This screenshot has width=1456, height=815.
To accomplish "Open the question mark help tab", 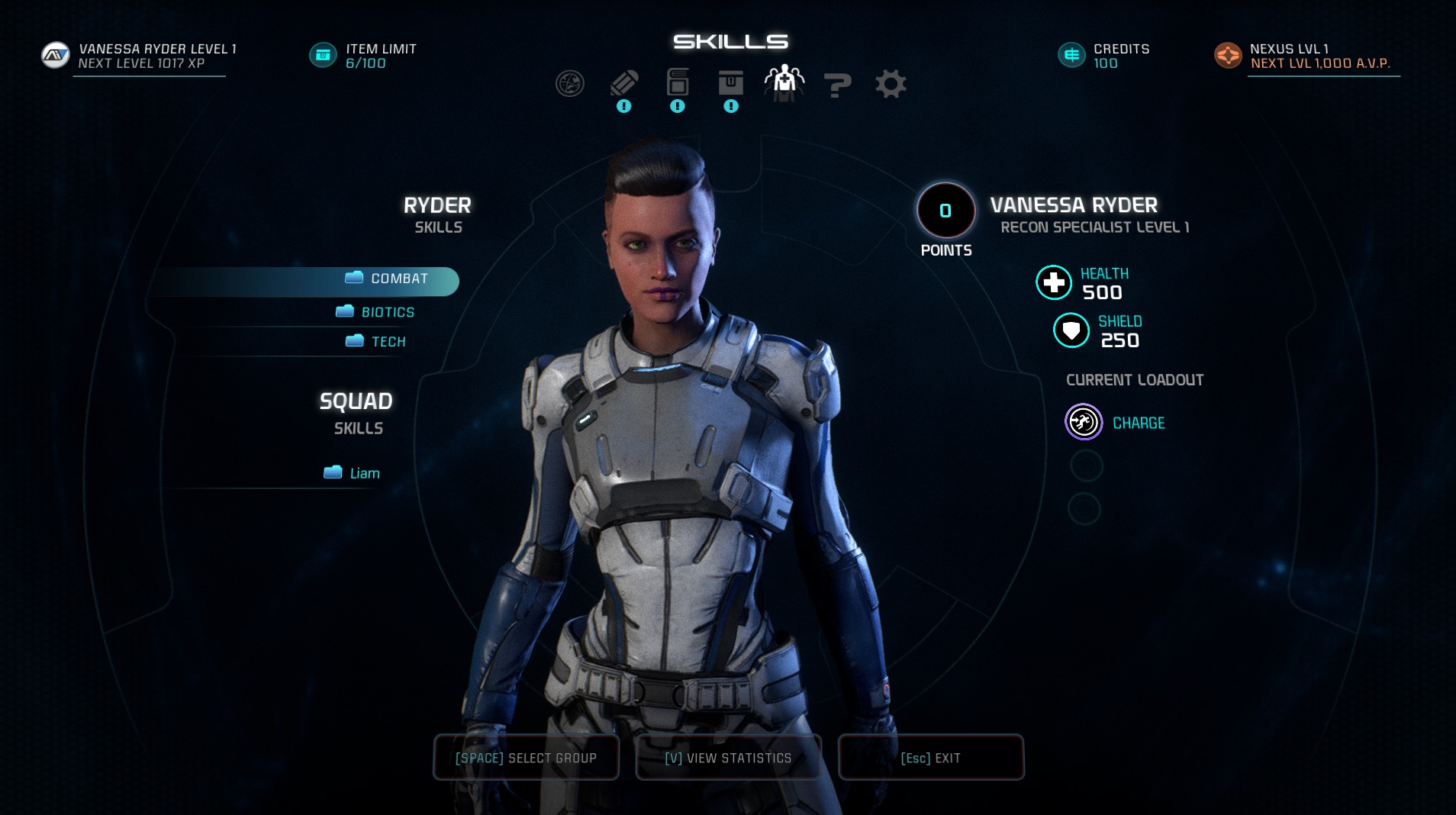I will [837, 85].
